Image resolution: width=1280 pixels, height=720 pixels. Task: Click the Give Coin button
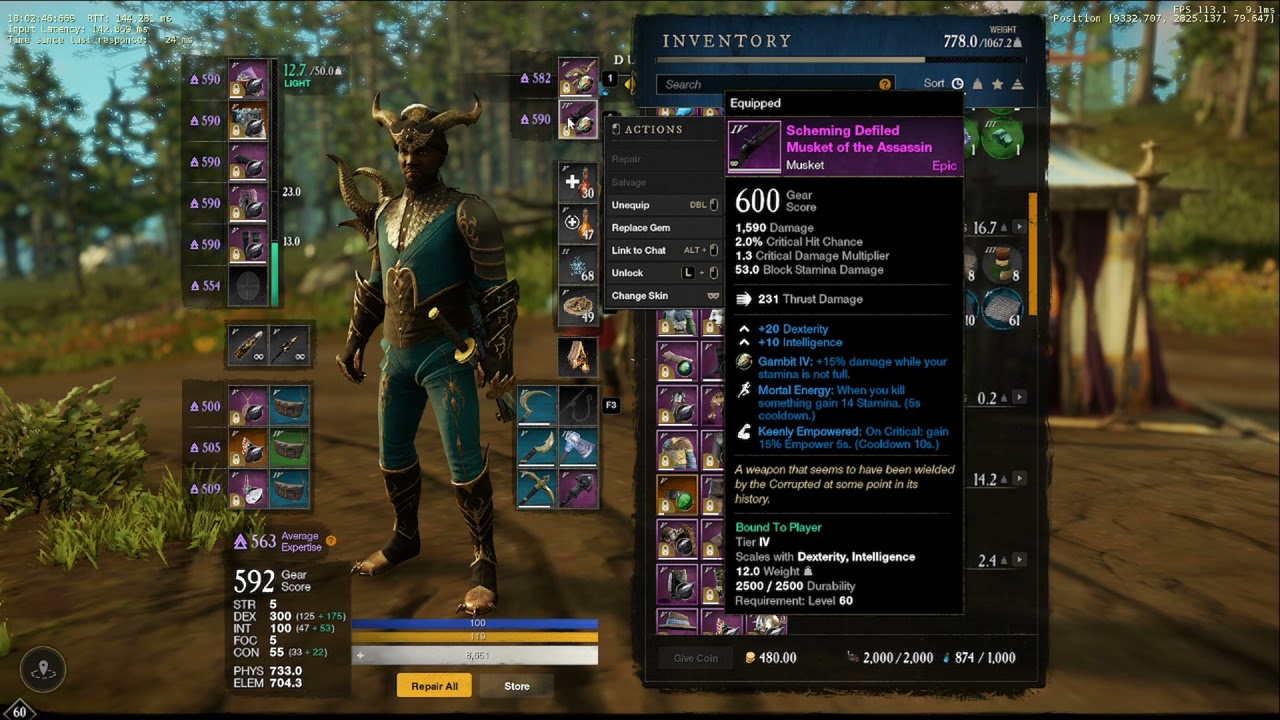[695, 658]
